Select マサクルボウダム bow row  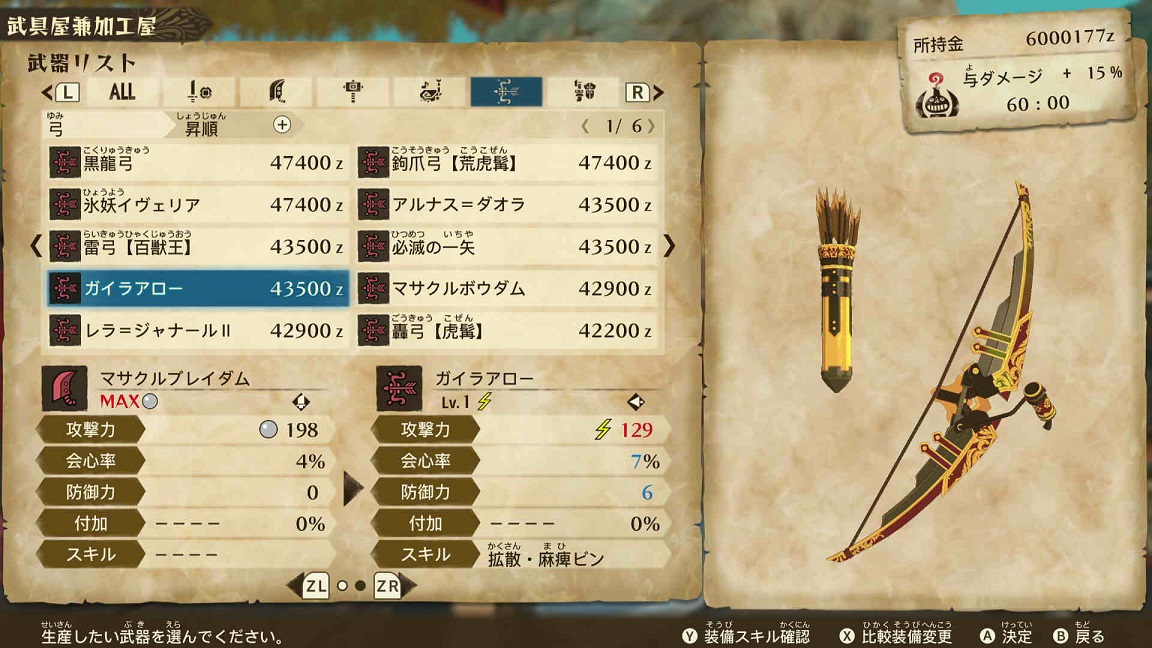point(507,289)
